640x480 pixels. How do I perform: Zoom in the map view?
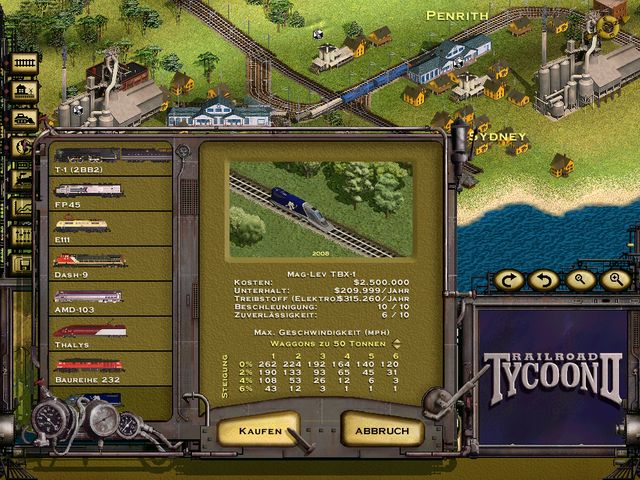coord(614,280)
